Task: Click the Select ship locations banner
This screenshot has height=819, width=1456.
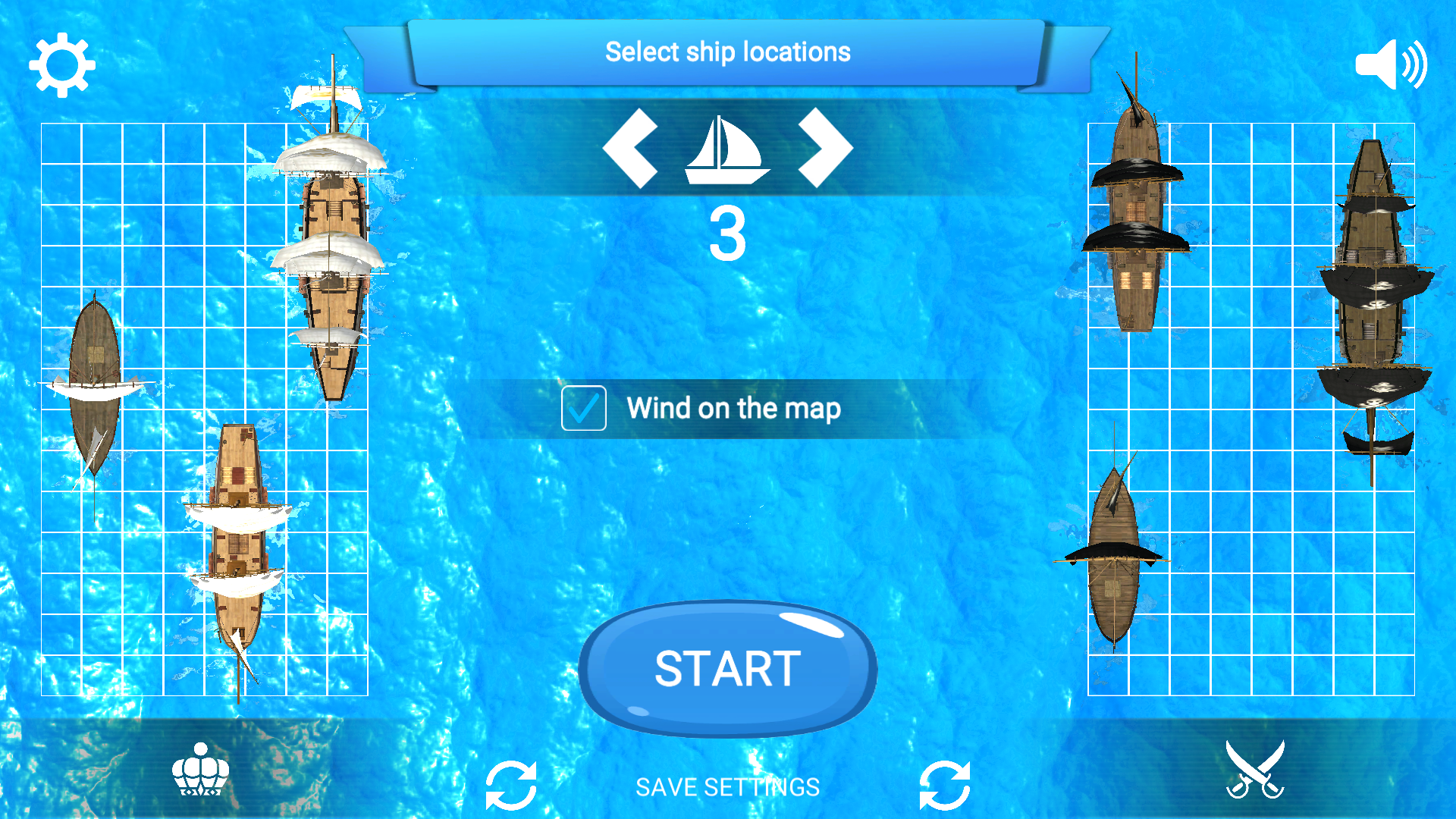Action: 727,52
